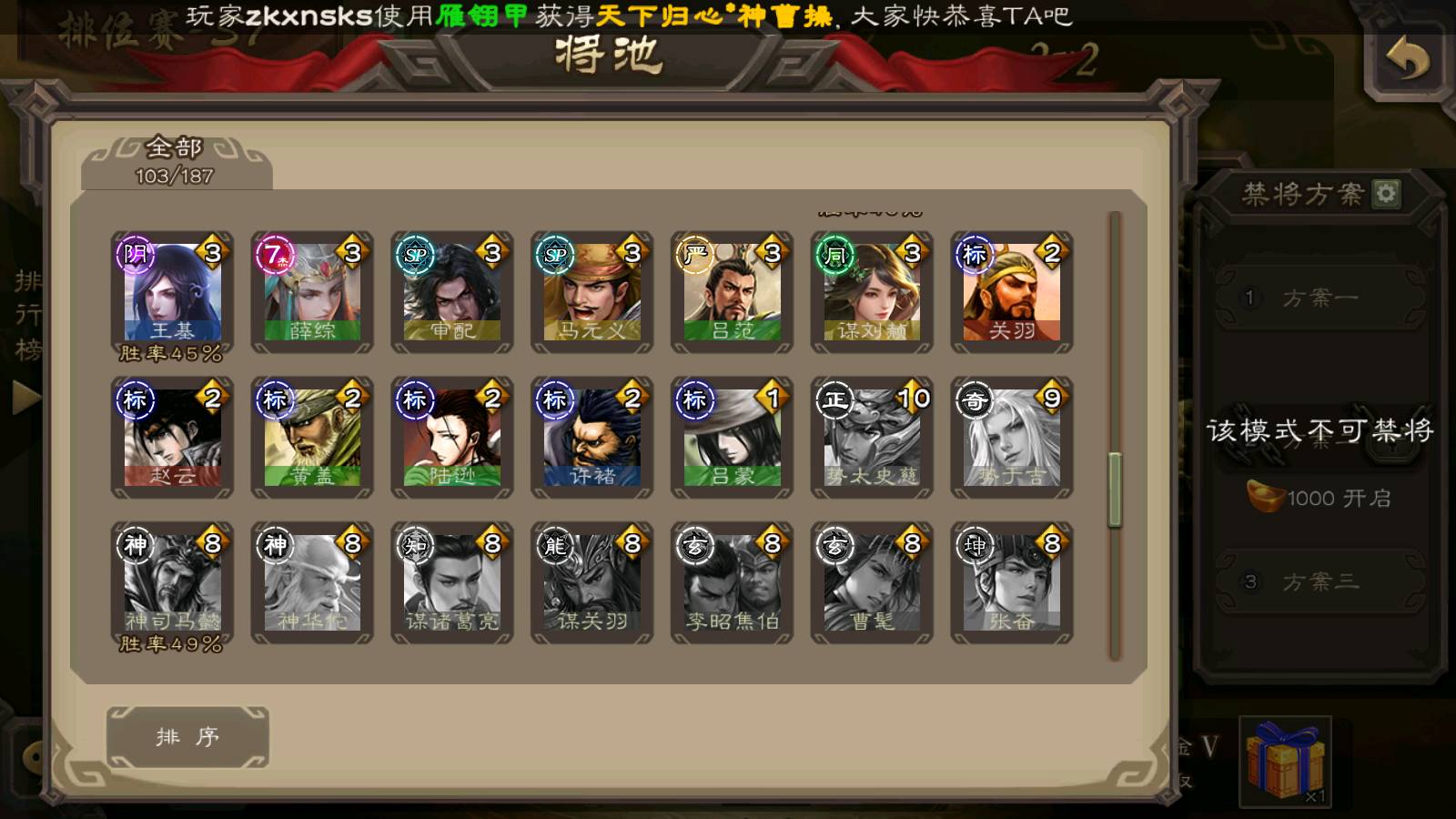Screen dimensions: 1456x819
Task: Choose the 陆逊 general card
Action: pyautogui.click(x=452, y=439)
